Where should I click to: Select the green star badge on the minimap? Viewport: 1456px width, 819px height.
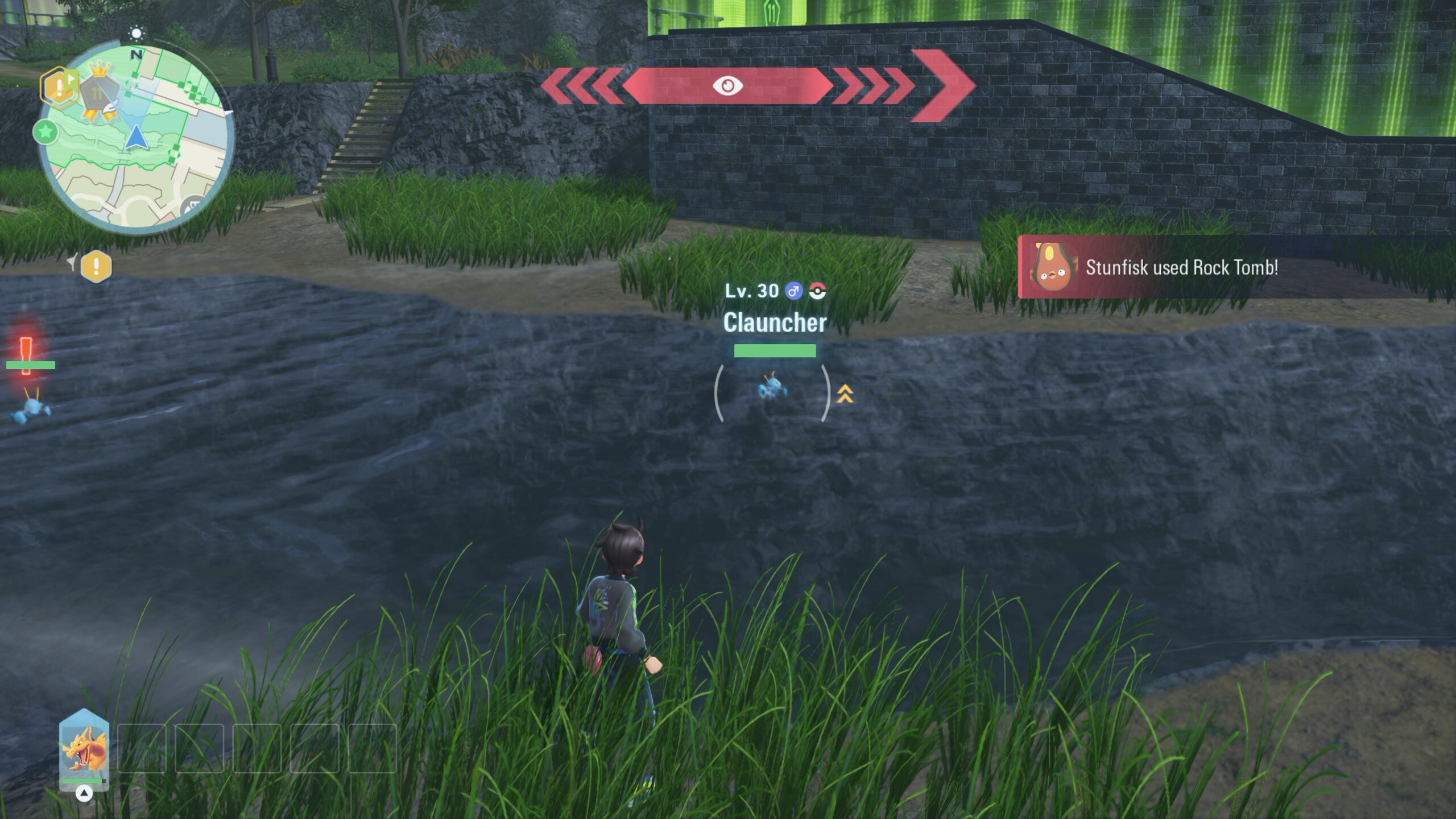tap(45, 132)
